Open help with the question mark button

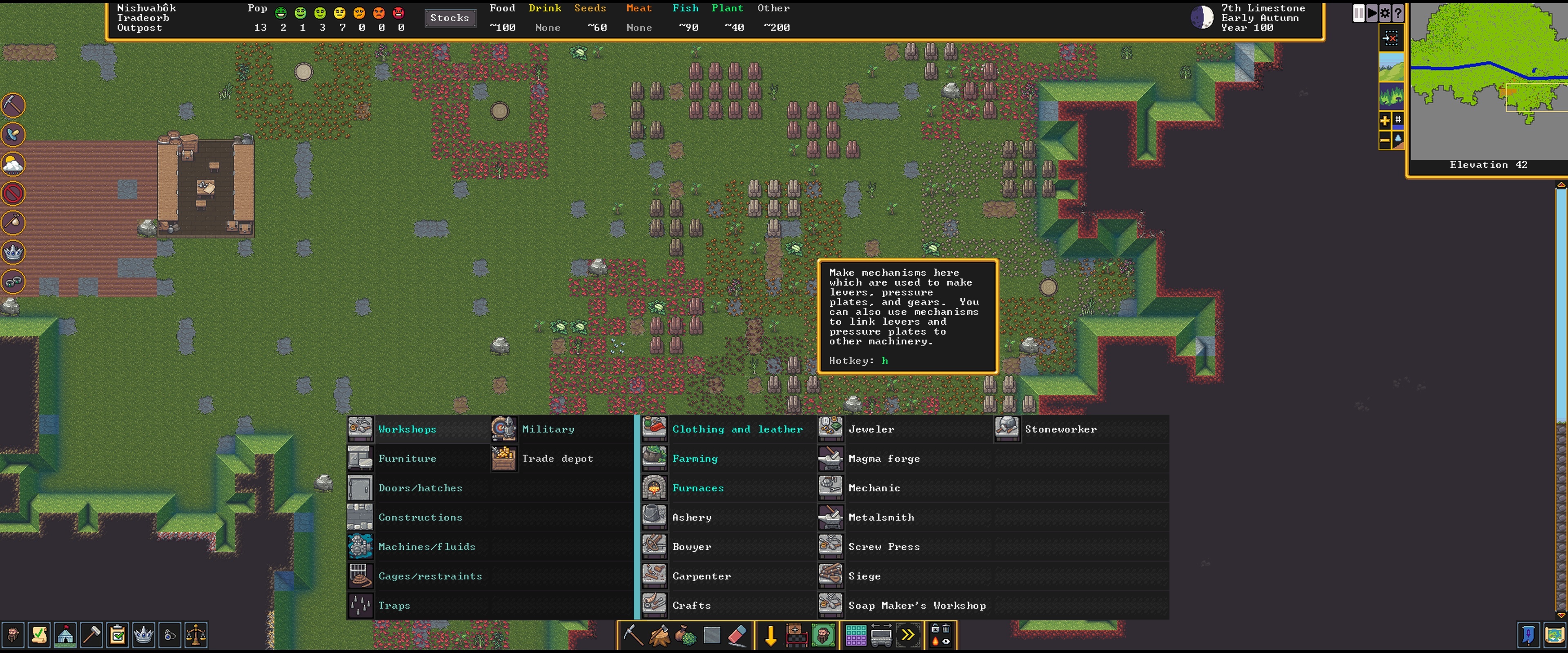(1398, 12)
